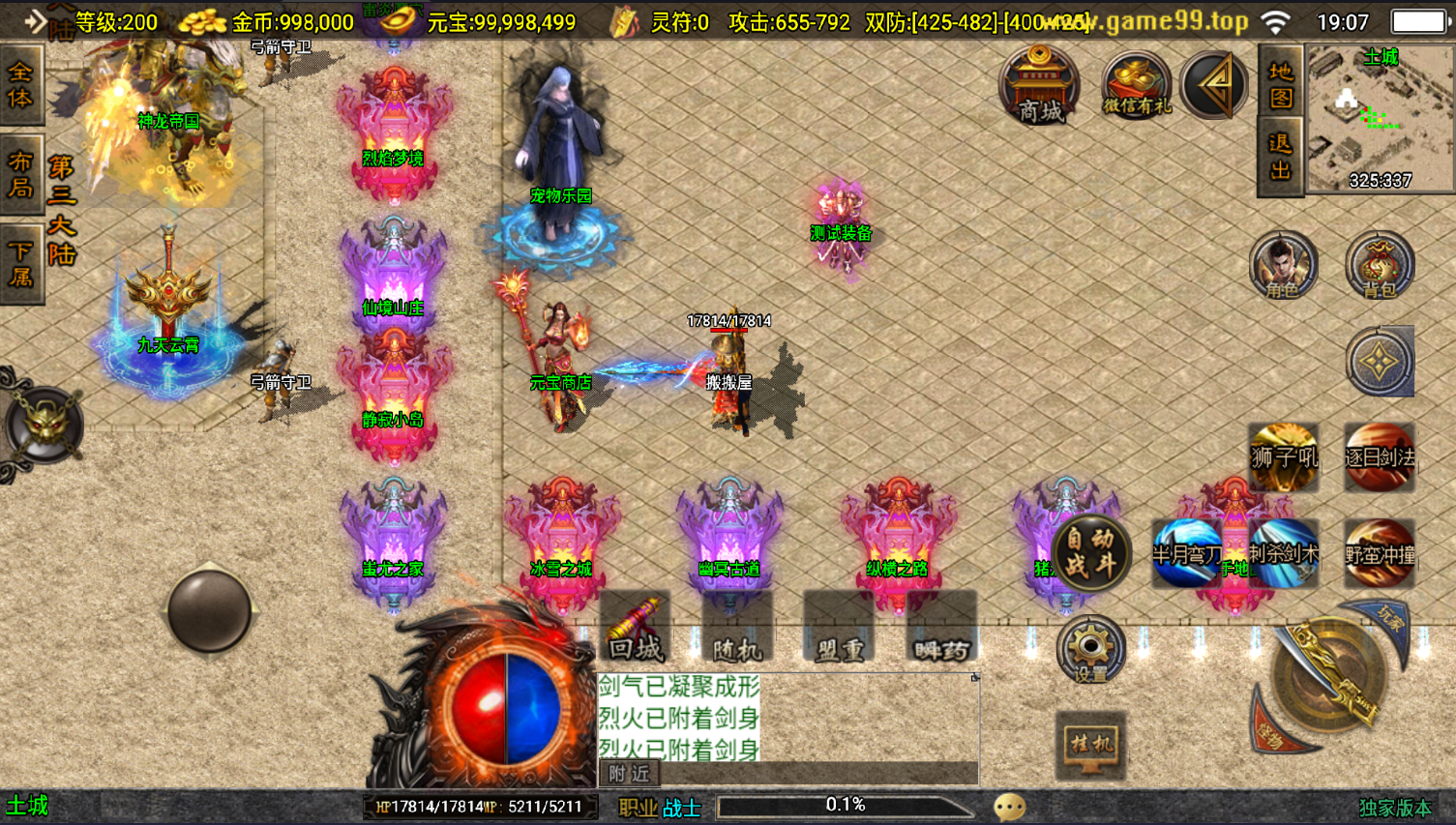Open the 土城 minimap
The width and height of the screenshot is (1456, 825).
pyautogui.click(x=1379, y=119)
